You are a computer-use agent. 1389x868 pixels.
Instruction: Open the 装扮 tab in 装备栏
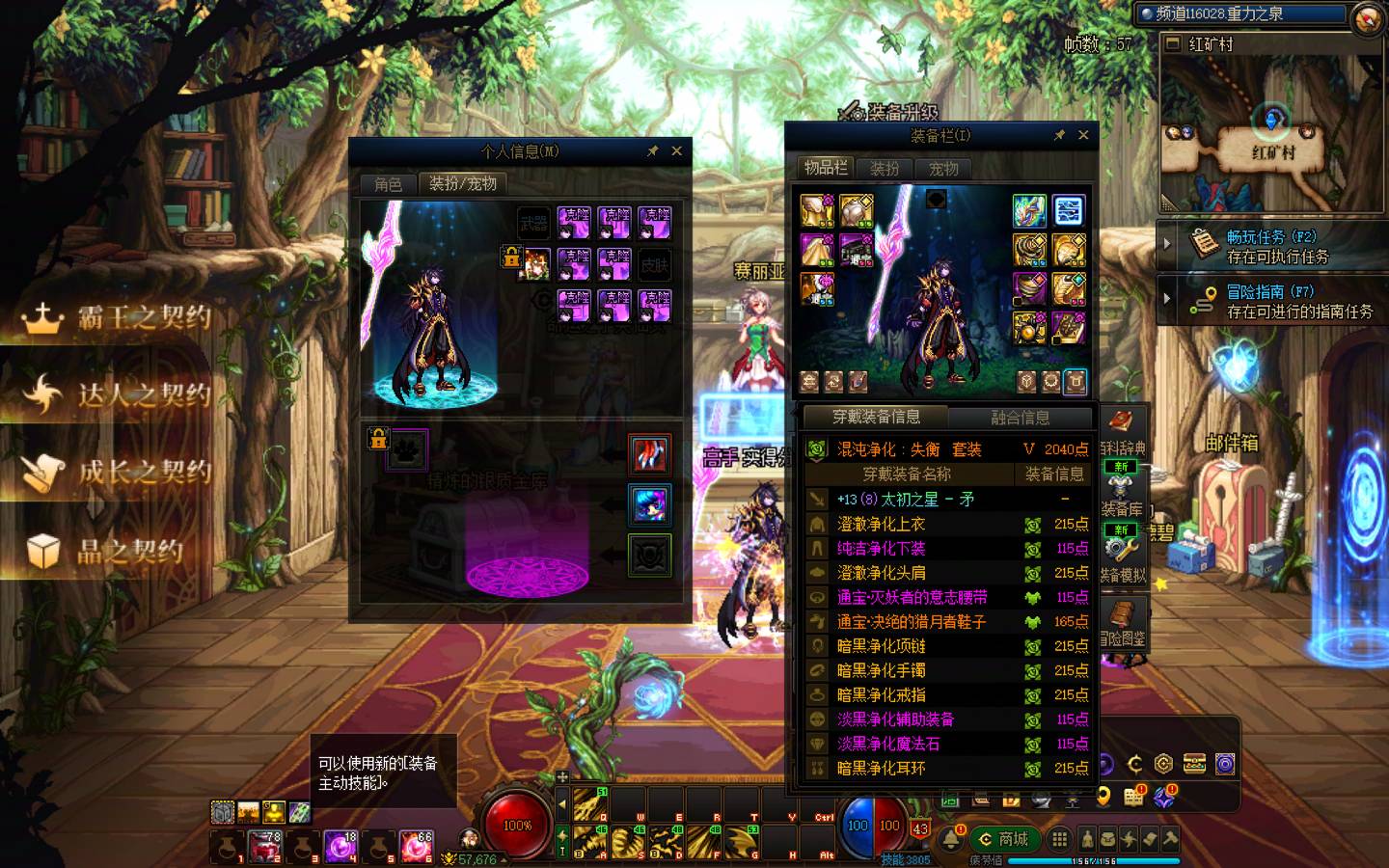pyautogui.click(x=885, y=168)
